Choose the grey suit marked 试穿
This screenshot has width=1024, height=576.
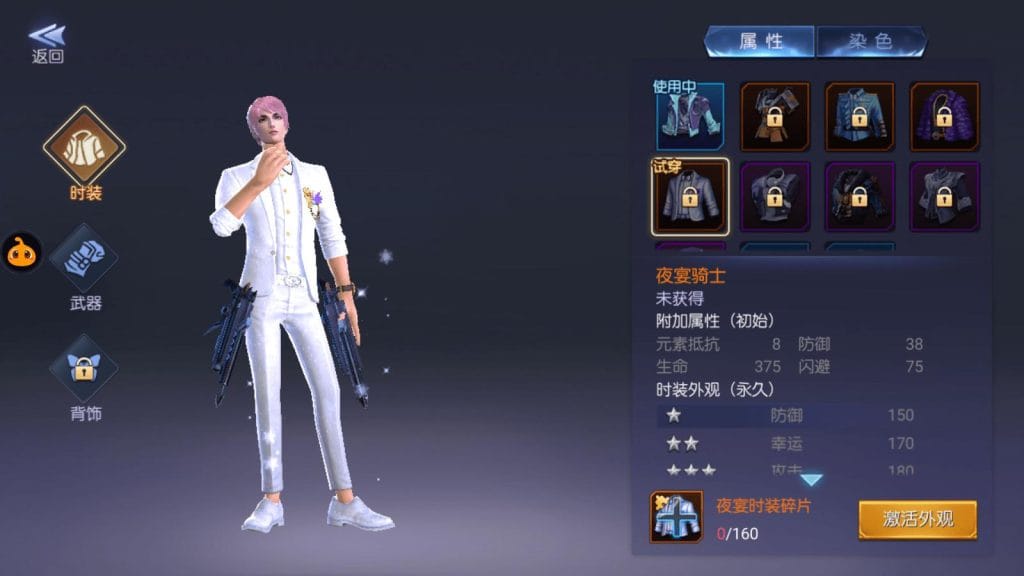pos(690,194)
